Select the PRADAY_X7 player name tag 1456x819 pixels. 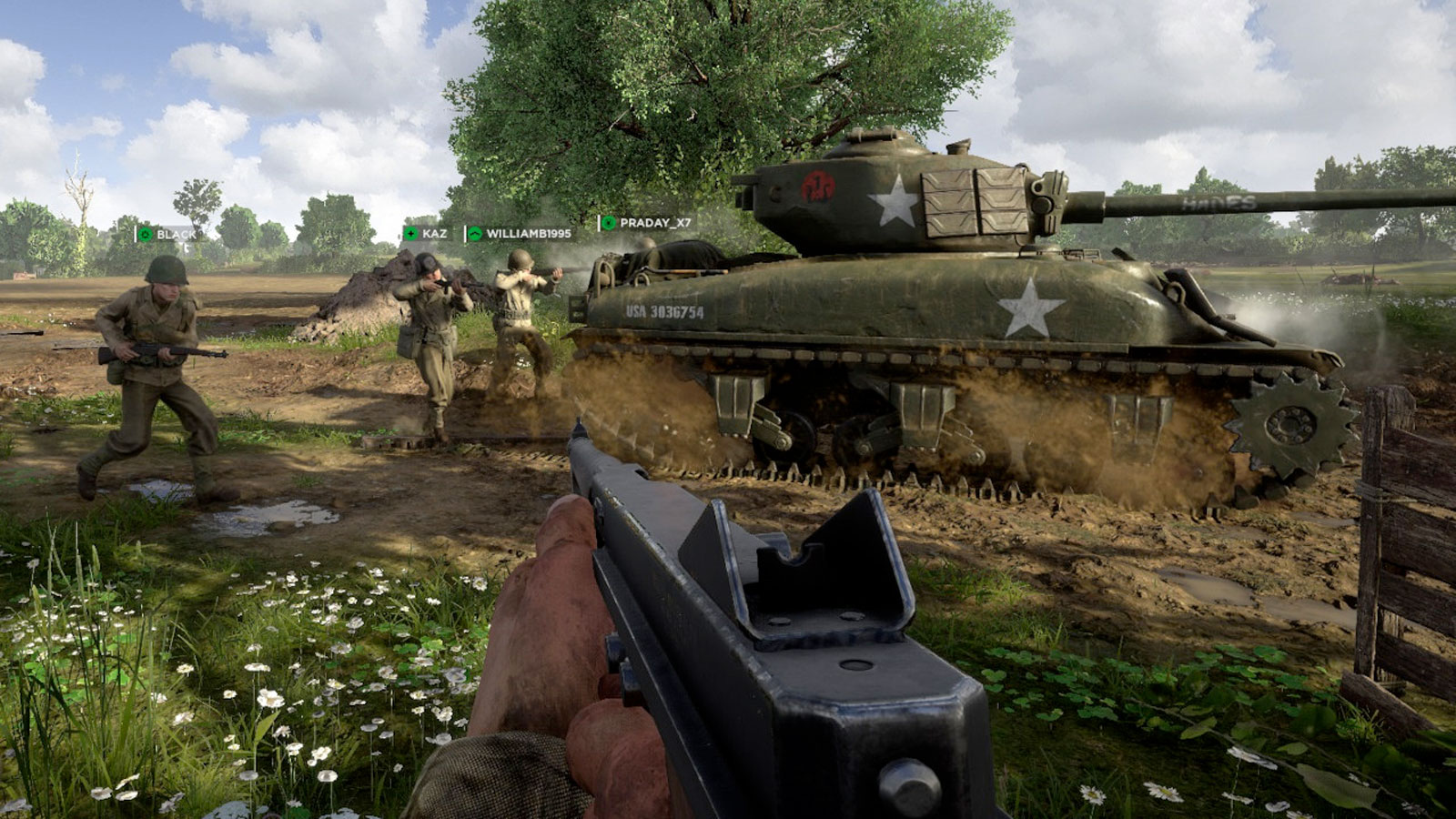click(646, 223)
